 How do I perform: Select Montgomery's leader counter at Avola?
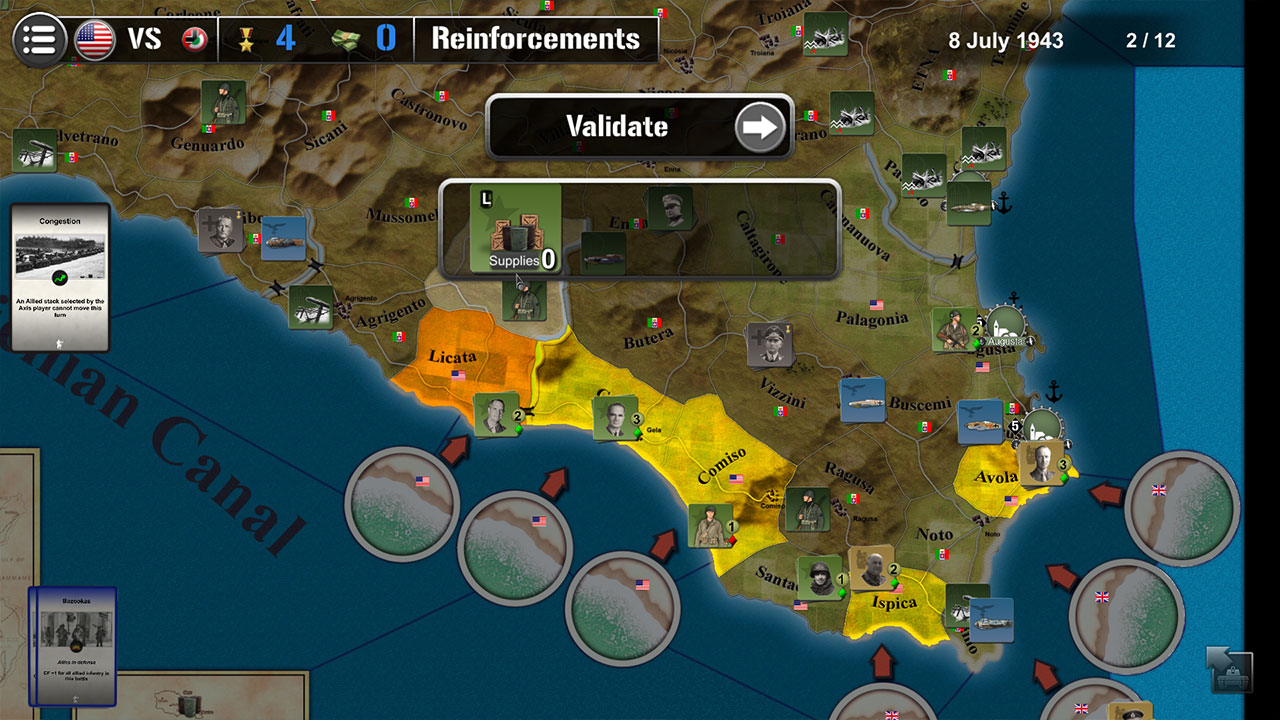pos(1040,465)
